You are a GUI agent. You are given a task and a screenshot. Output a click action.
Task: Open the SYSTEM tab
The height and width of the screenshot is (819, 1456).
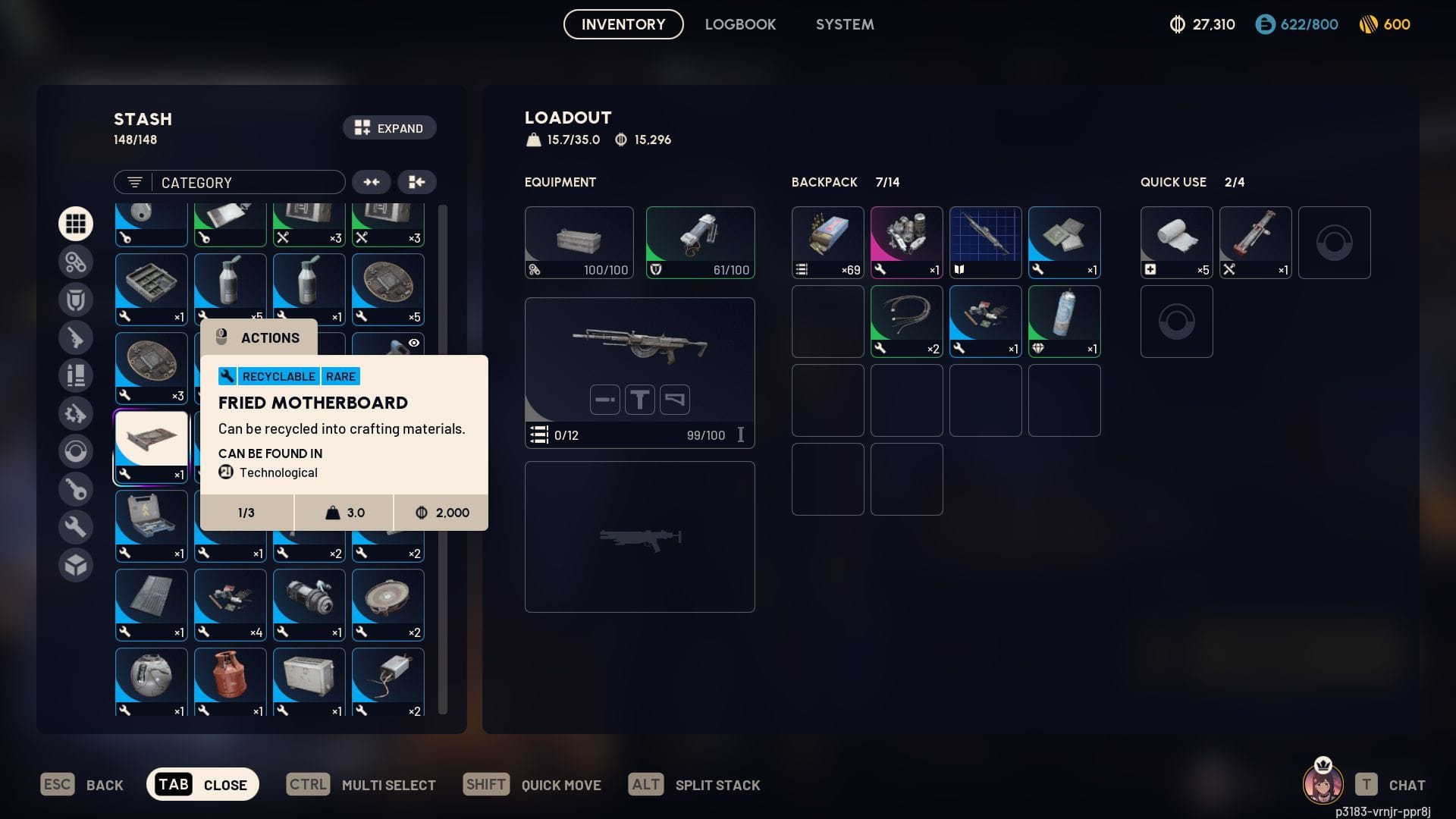click(844, 24)
